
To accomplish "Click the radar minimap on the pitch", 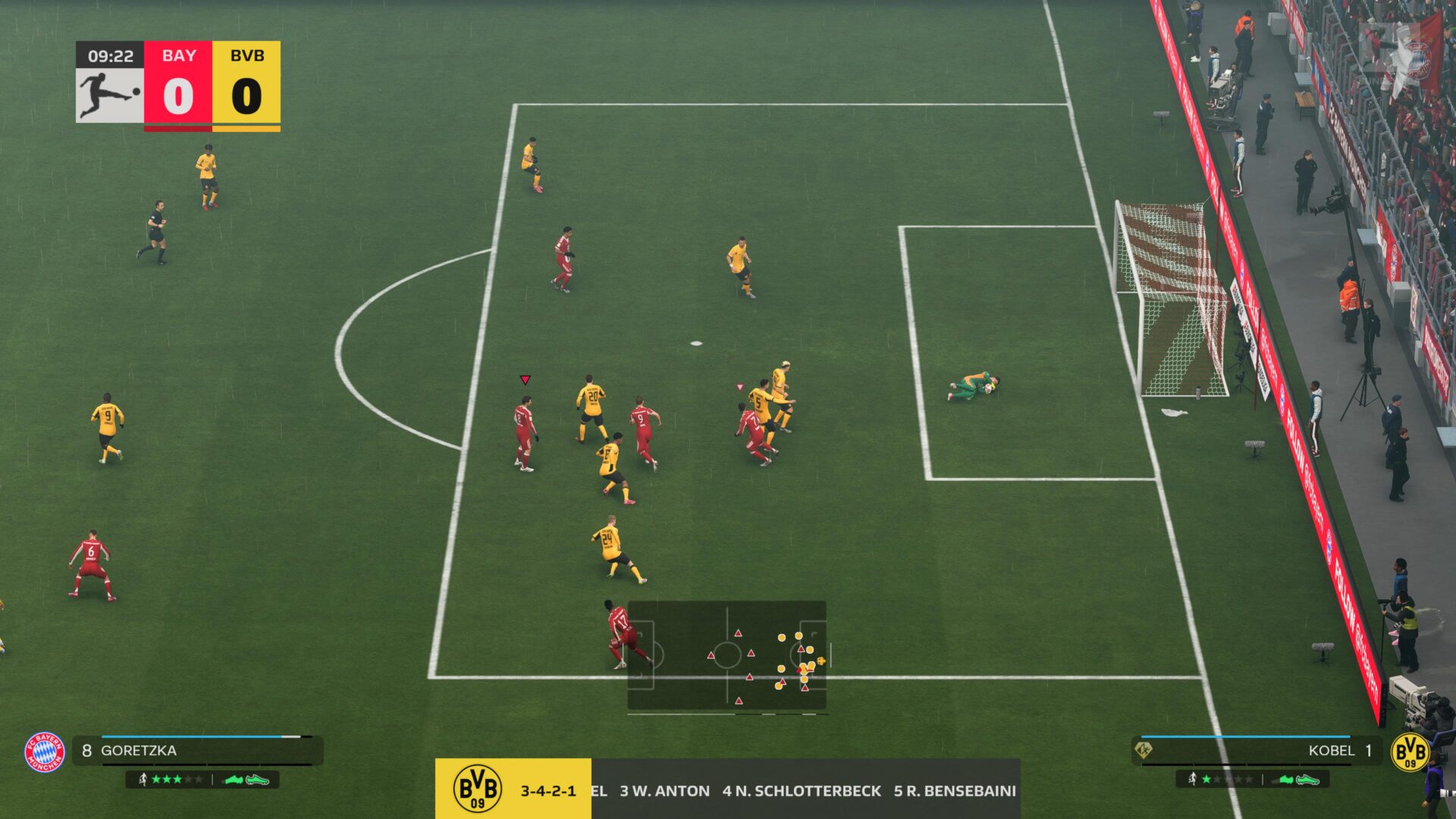I will (x=726, y=656).
